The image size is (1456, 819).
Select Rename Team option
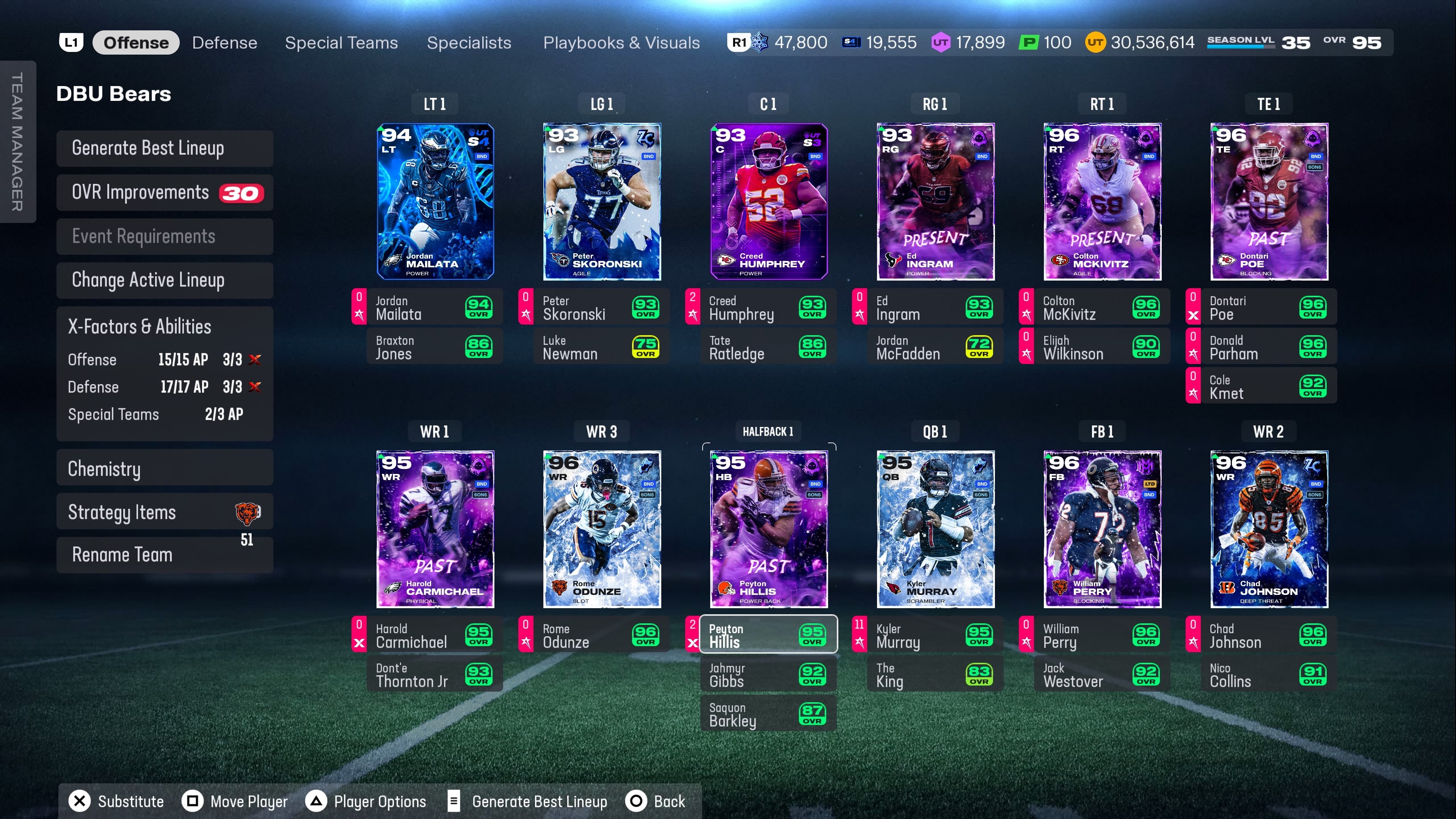(x=165, y=555)
